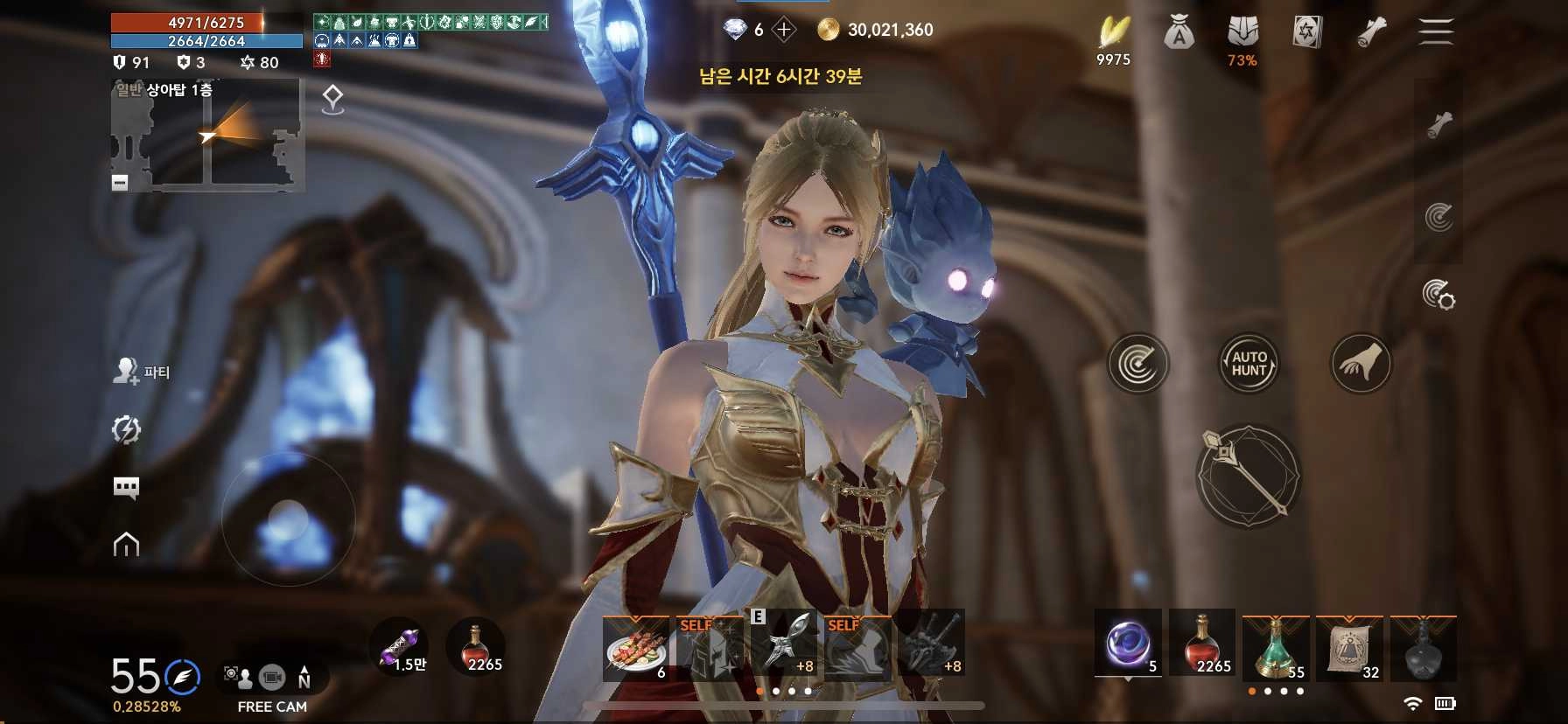
Task: Use the green flask with 55 count
Action: (1276, 649)
